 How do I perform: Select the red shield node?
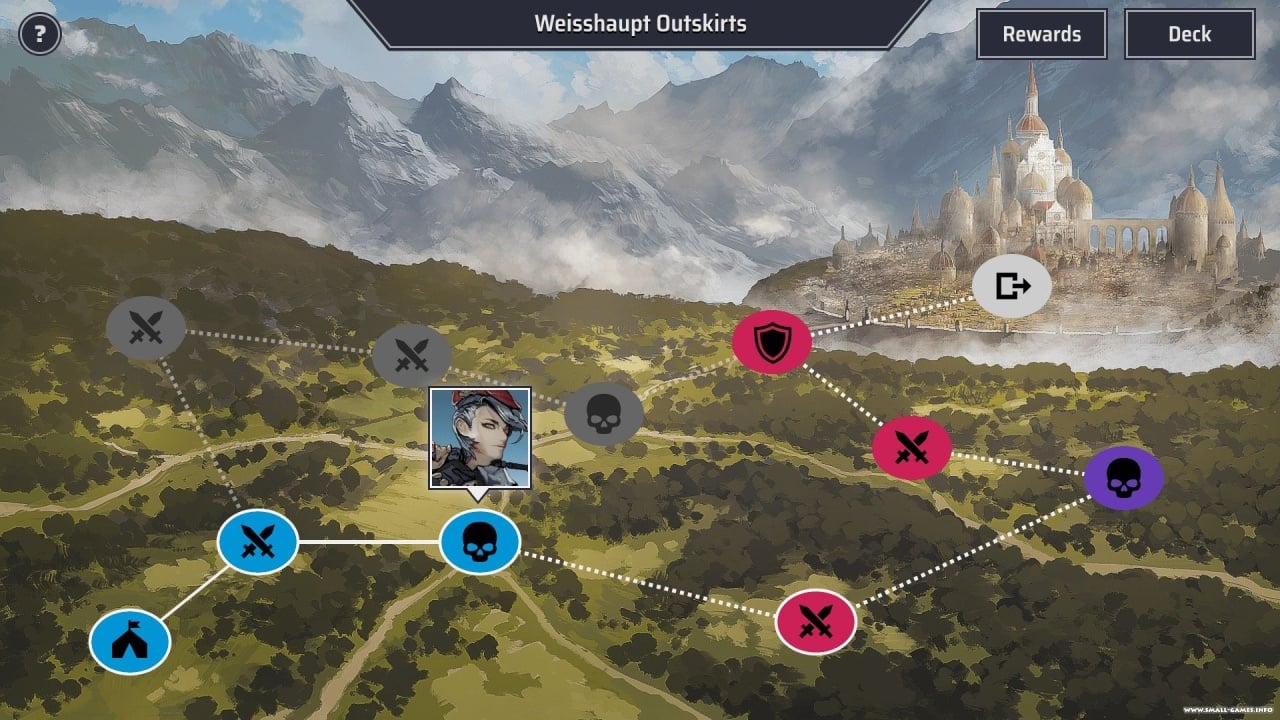pos(771,342)
